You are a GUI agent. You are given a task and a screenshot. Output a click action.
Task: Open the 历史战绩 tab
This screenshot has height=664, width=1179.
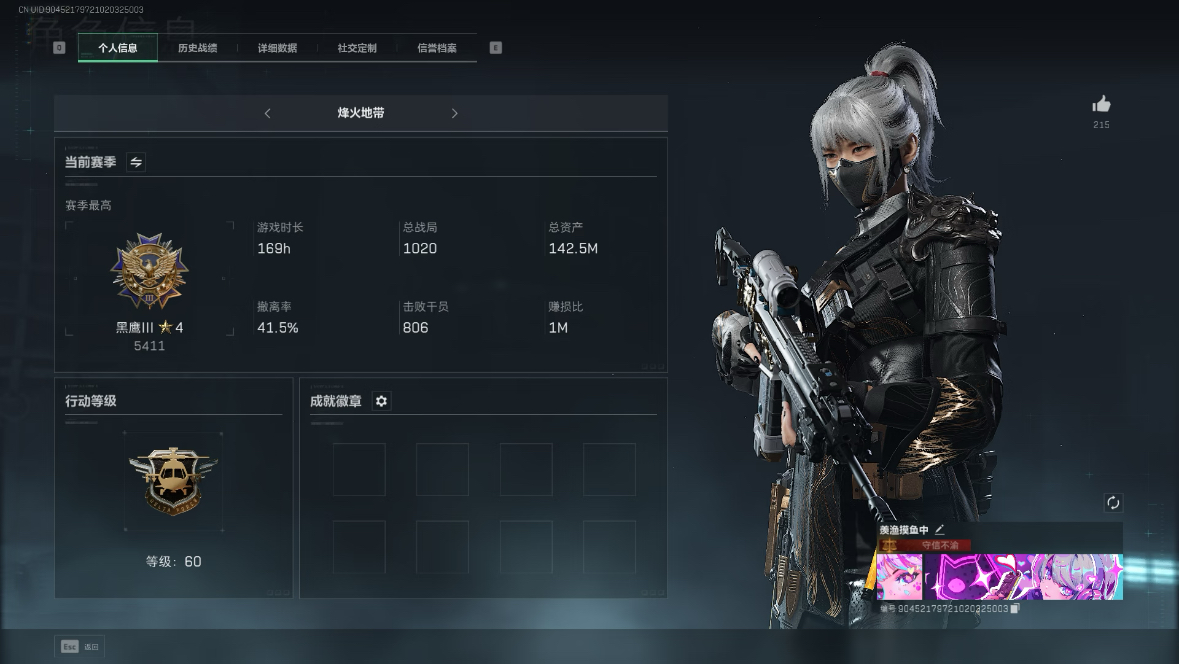click(197, 48)
